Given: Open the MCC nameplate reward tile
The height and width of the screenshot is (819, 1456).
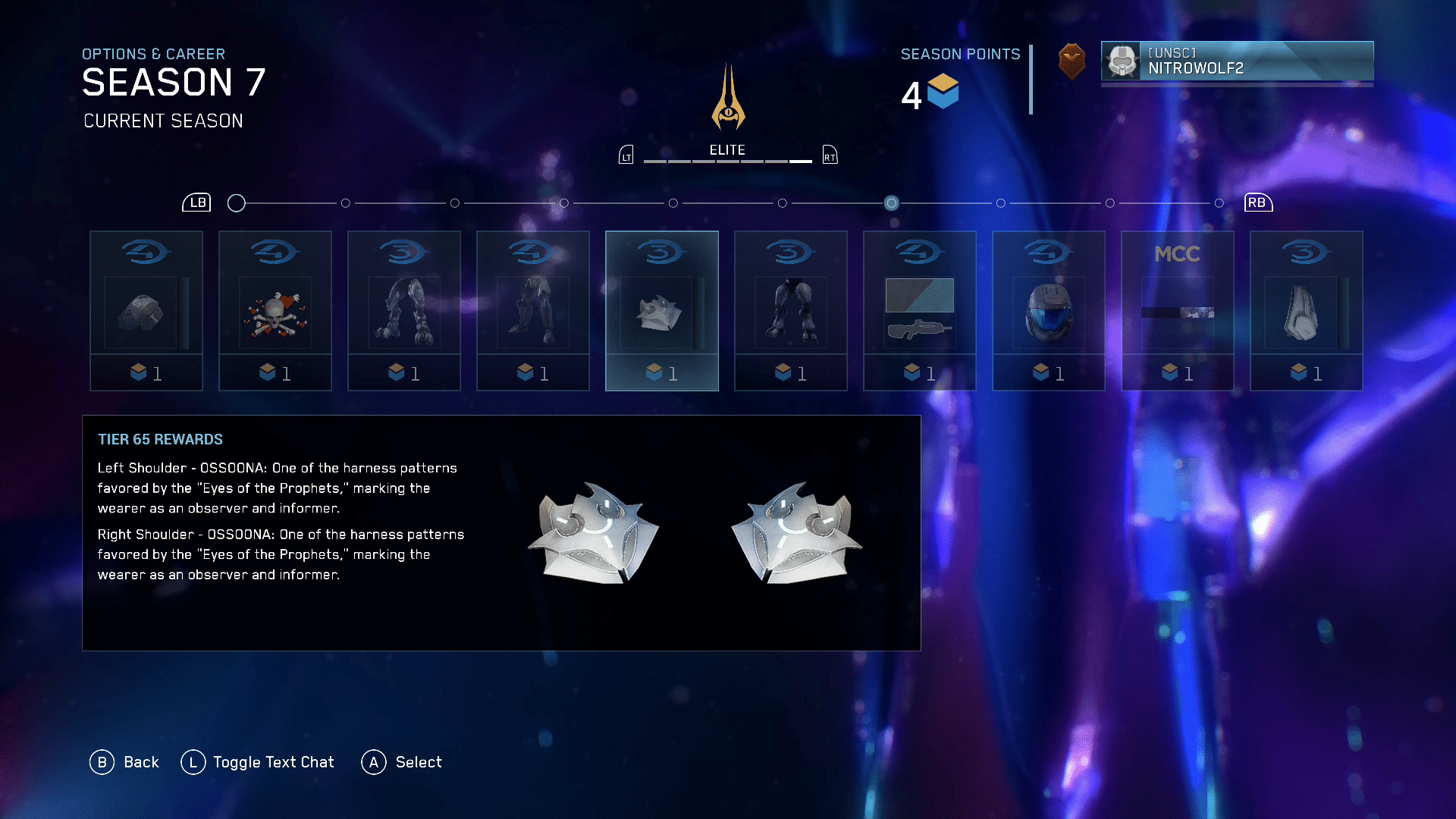Looking at the screenshot, I should click(1178, 311).
